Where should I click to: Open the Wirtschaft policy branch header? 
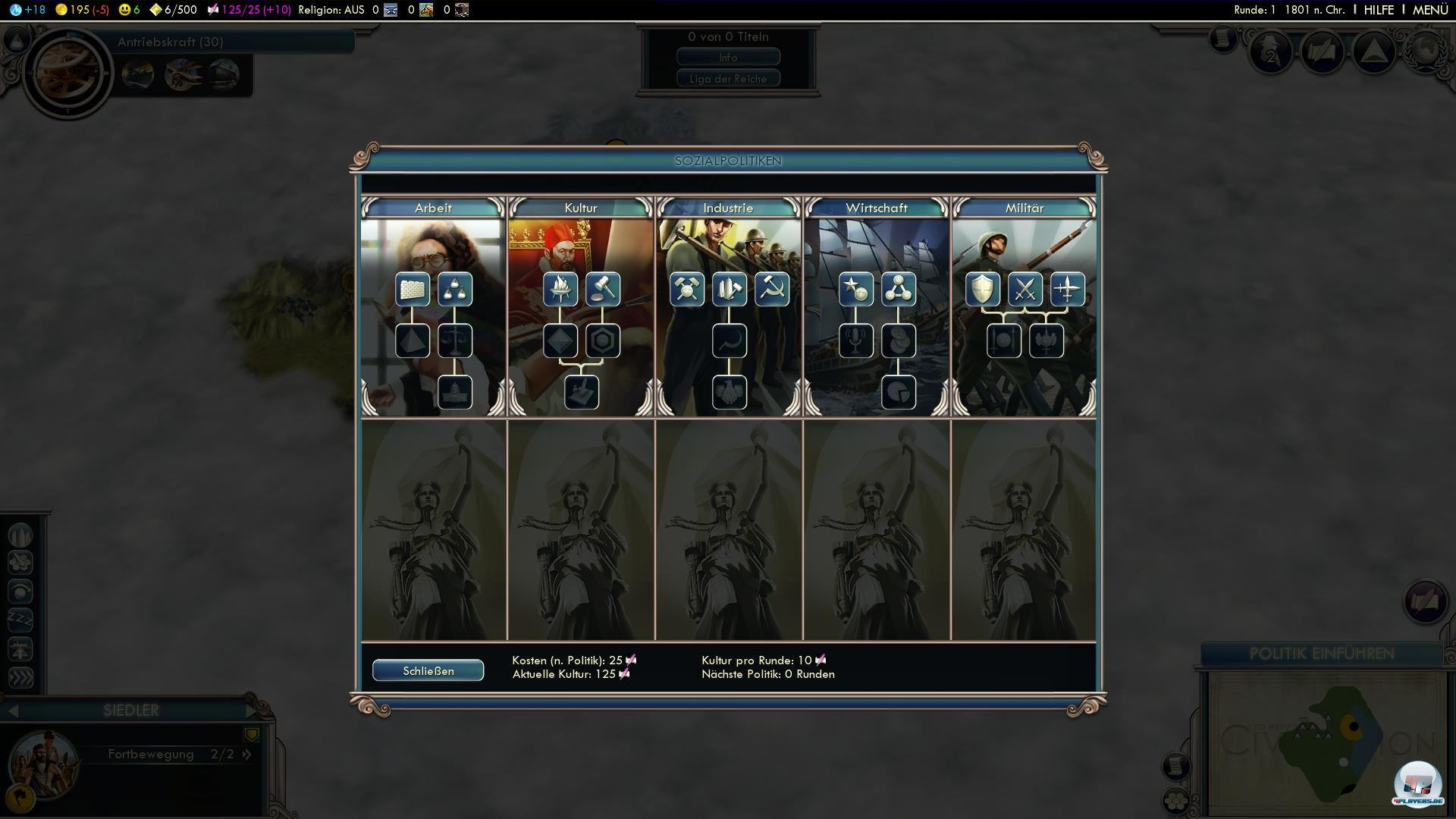[x=876, y=208]
